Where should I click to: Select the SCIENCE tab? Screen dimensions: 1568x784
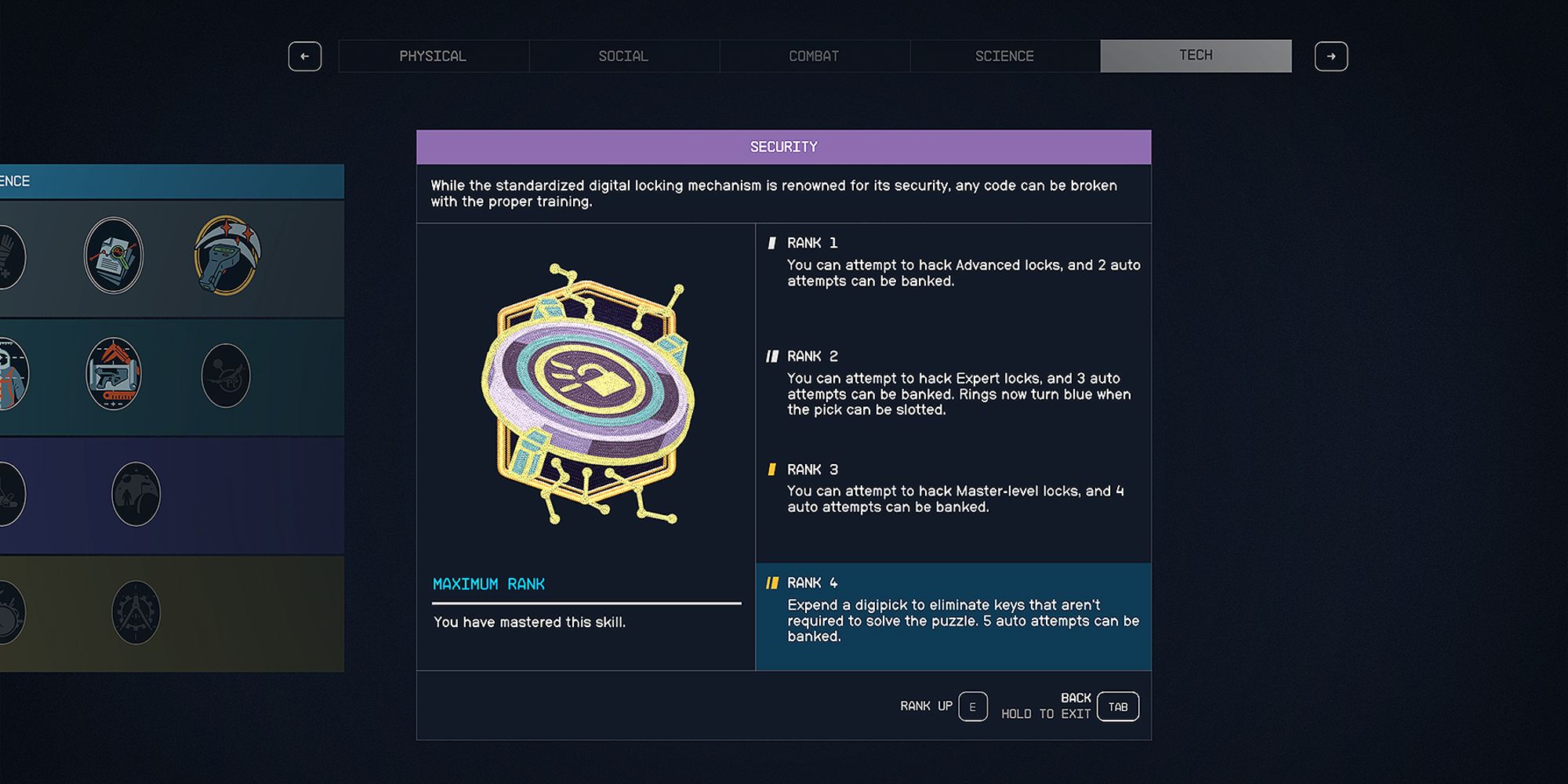[1004, 56]
